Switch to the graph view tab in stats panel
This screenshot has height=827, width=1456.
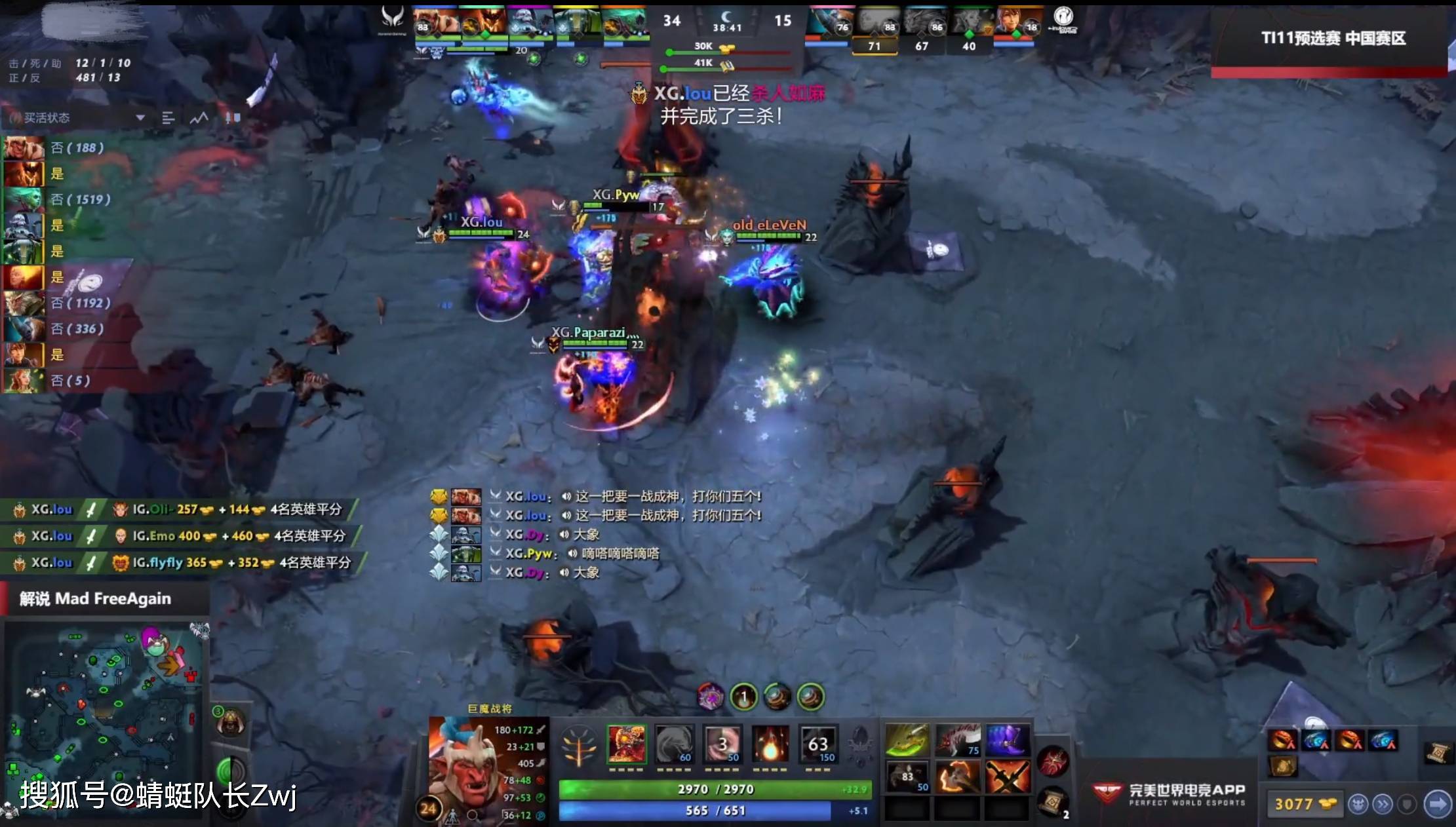tap(199, 117)
